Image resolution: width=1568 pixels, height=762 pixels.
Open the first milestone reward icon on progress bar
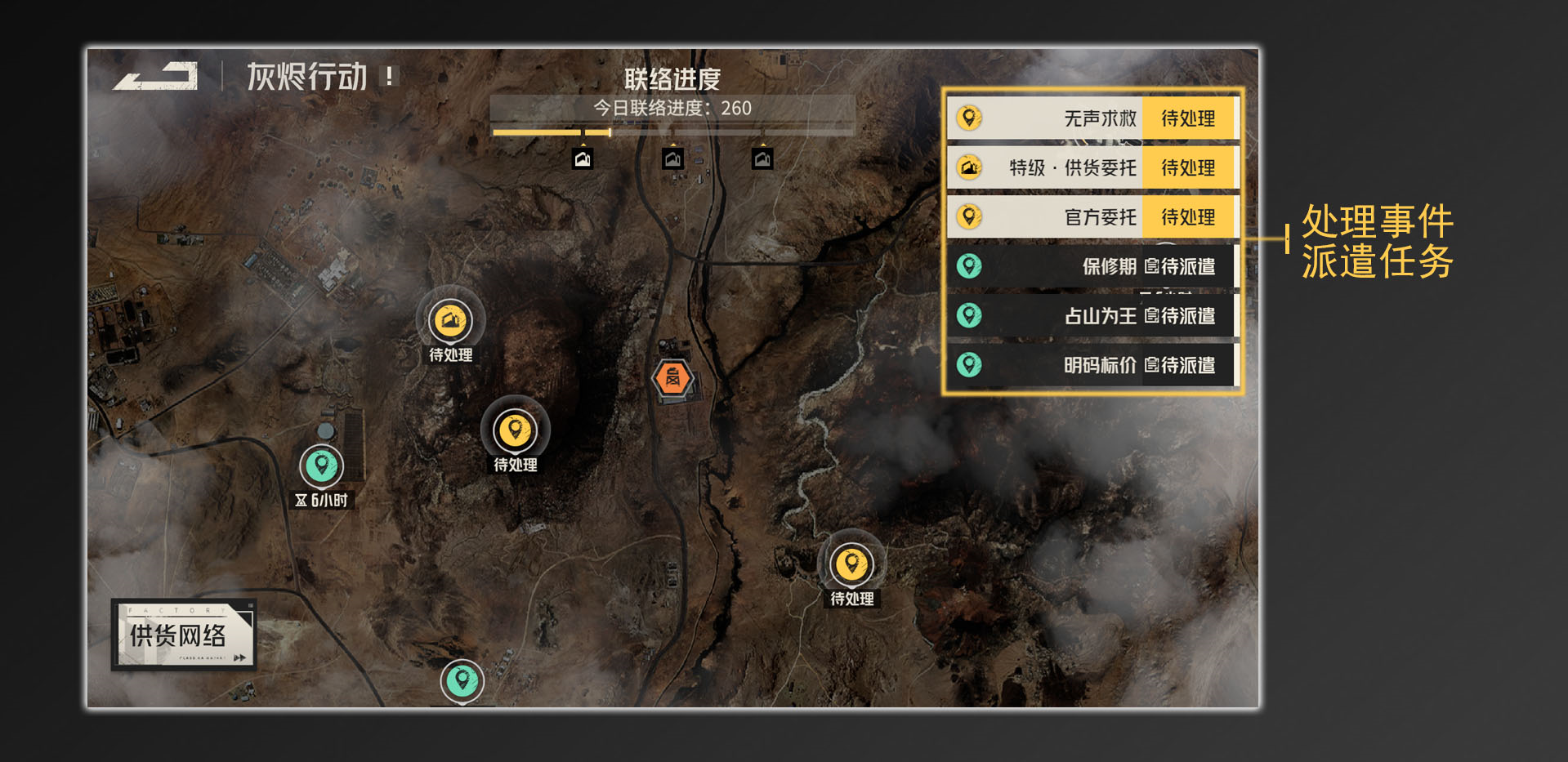click(x=582, y=159)
